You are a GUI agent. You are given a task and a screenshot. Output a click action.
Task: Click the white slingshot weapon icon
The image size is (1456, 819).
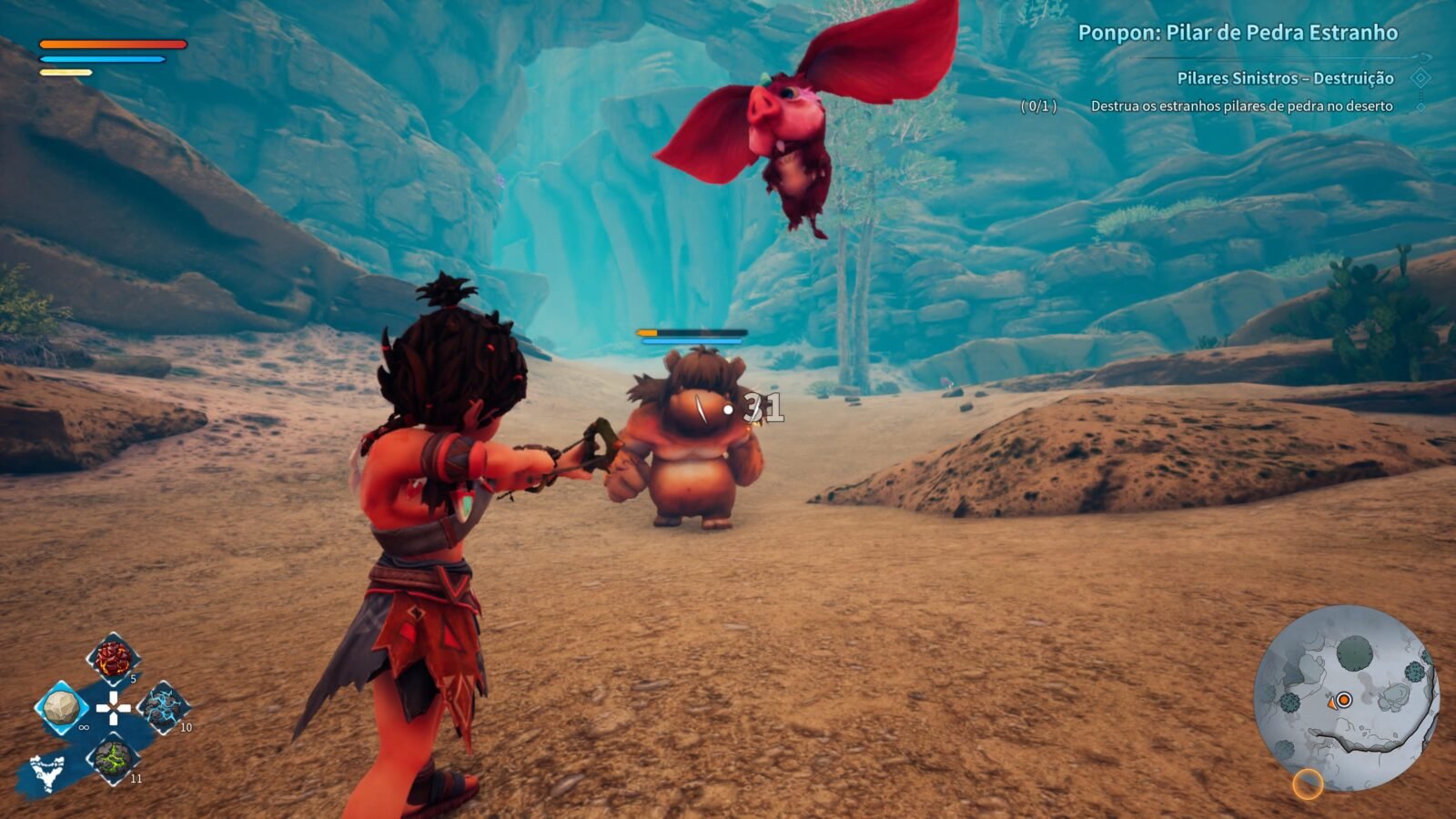(x=47, y=772)
